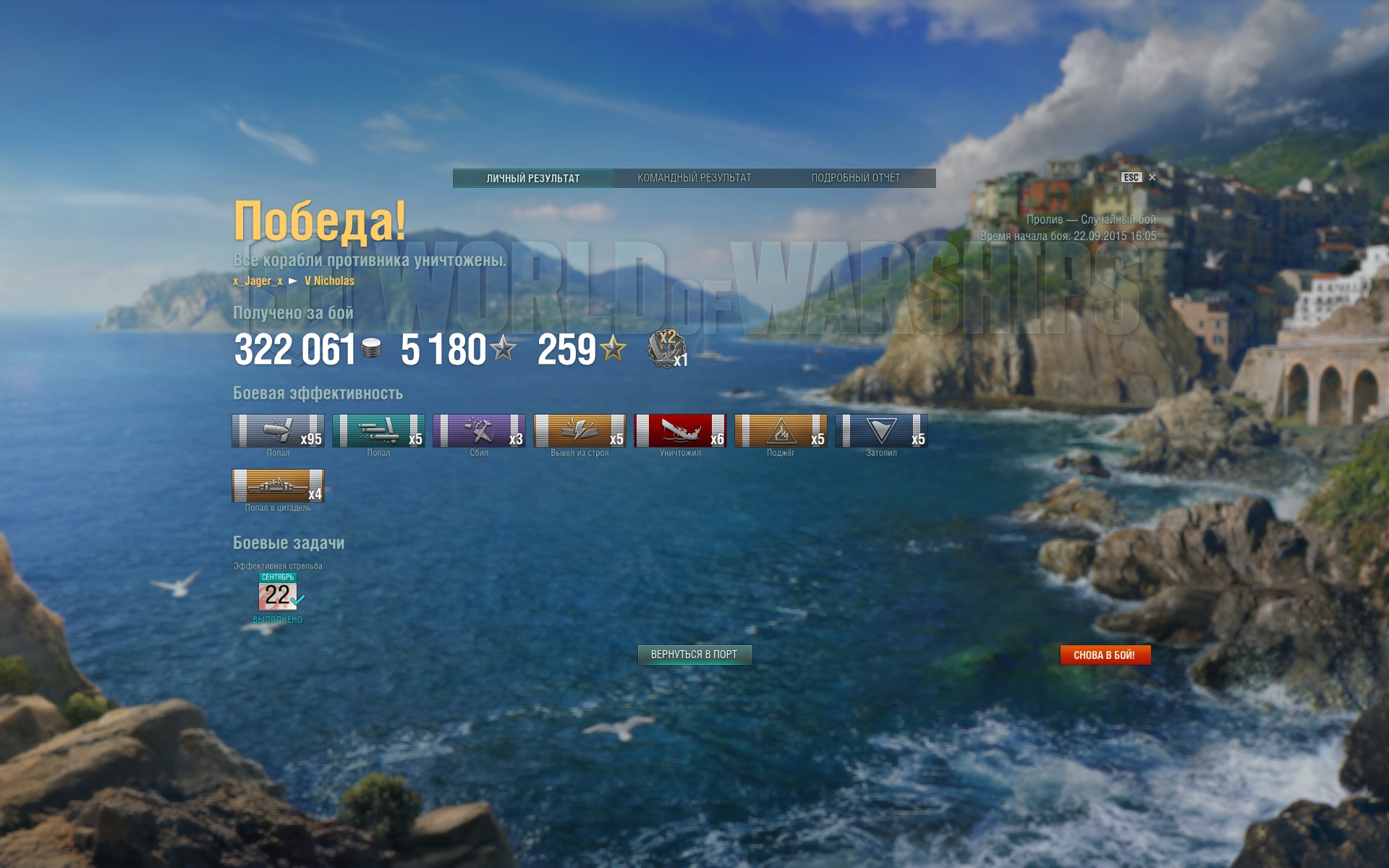
Task: Select the Личный результат tab
Action: pos(533,178)
